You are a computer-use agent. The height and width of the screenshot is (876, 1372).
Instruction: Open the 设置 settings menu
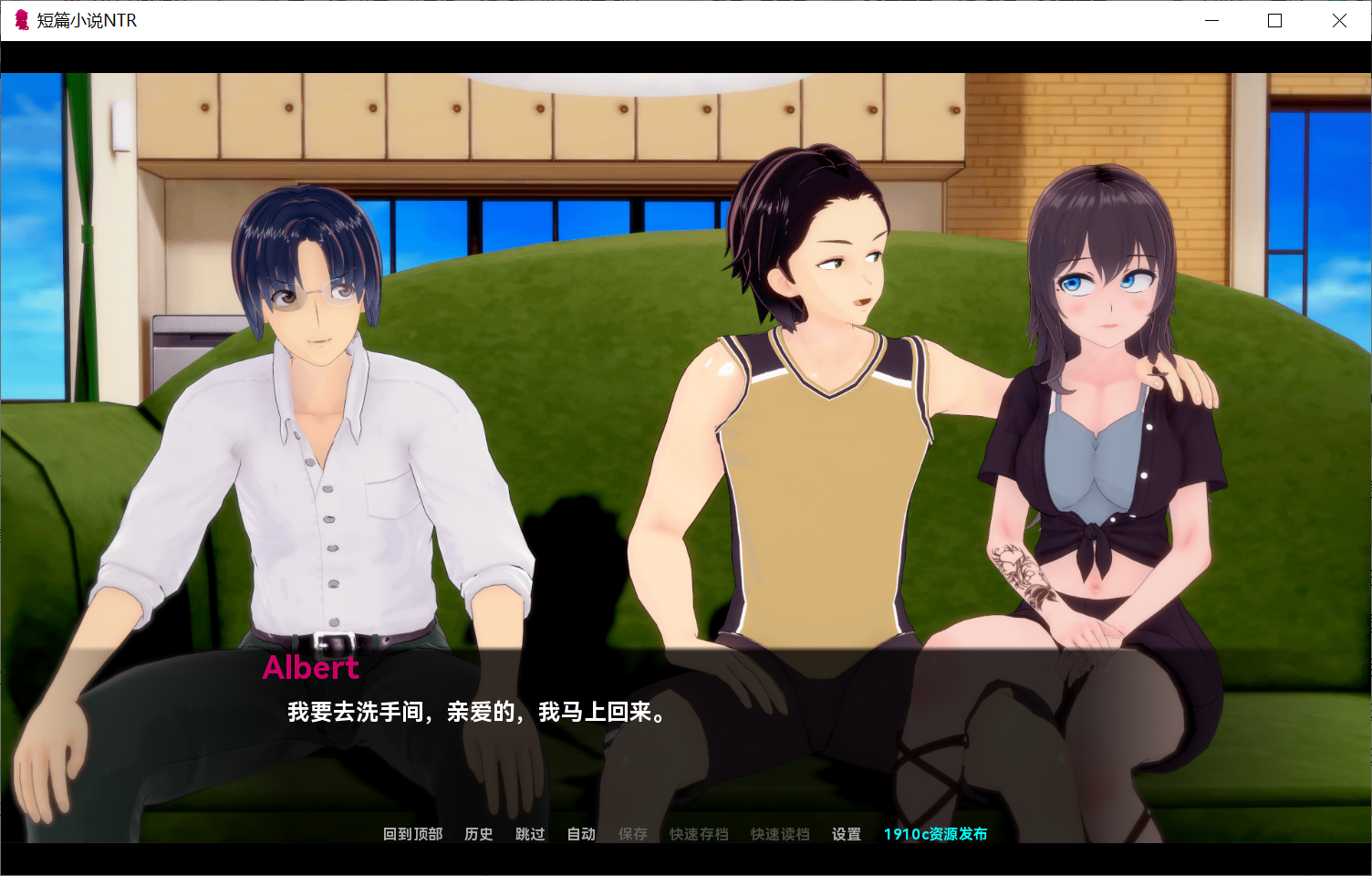(846, 834)
